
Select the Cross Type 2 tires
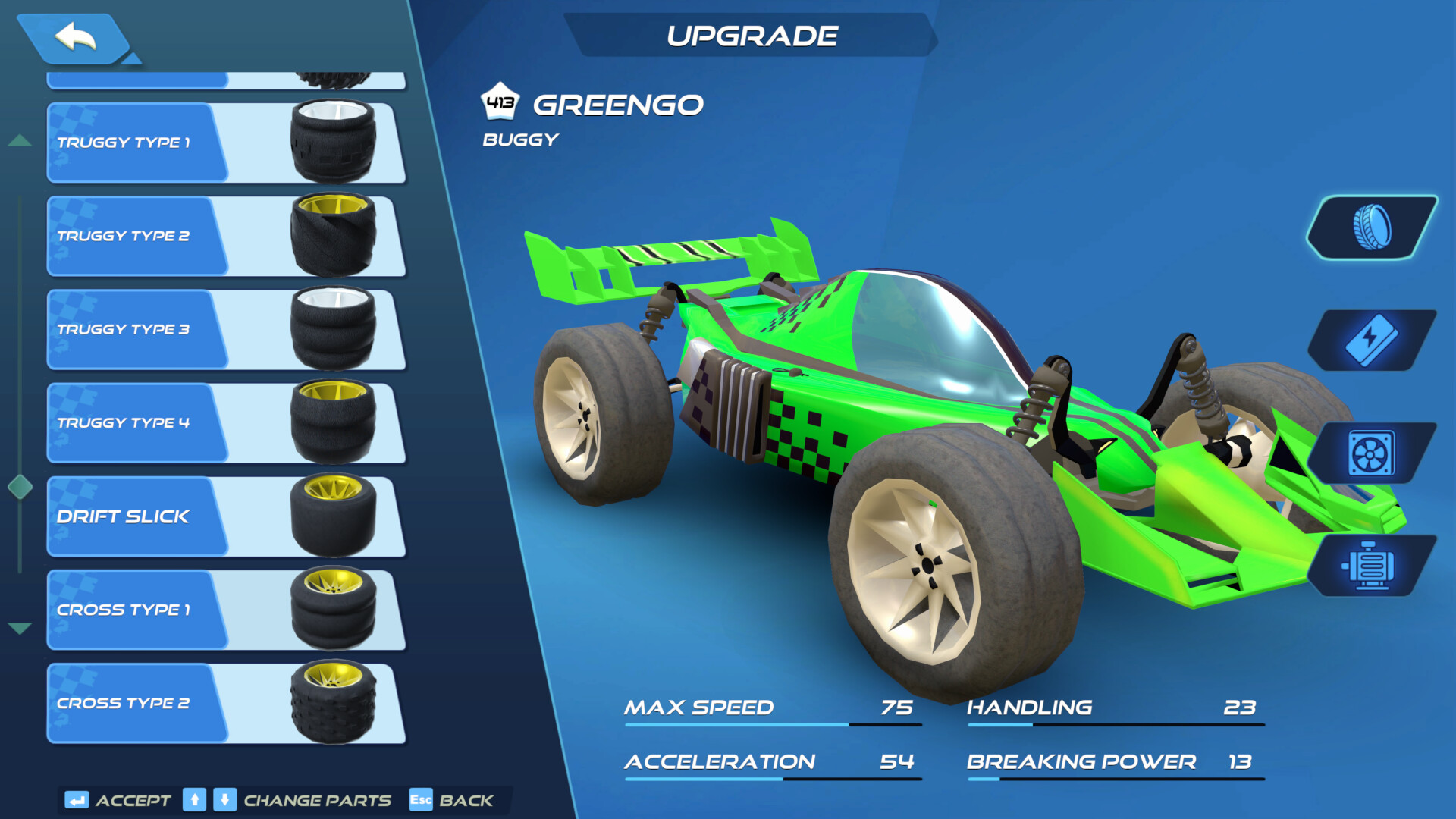pyautogui.click(x=125, y=703)
